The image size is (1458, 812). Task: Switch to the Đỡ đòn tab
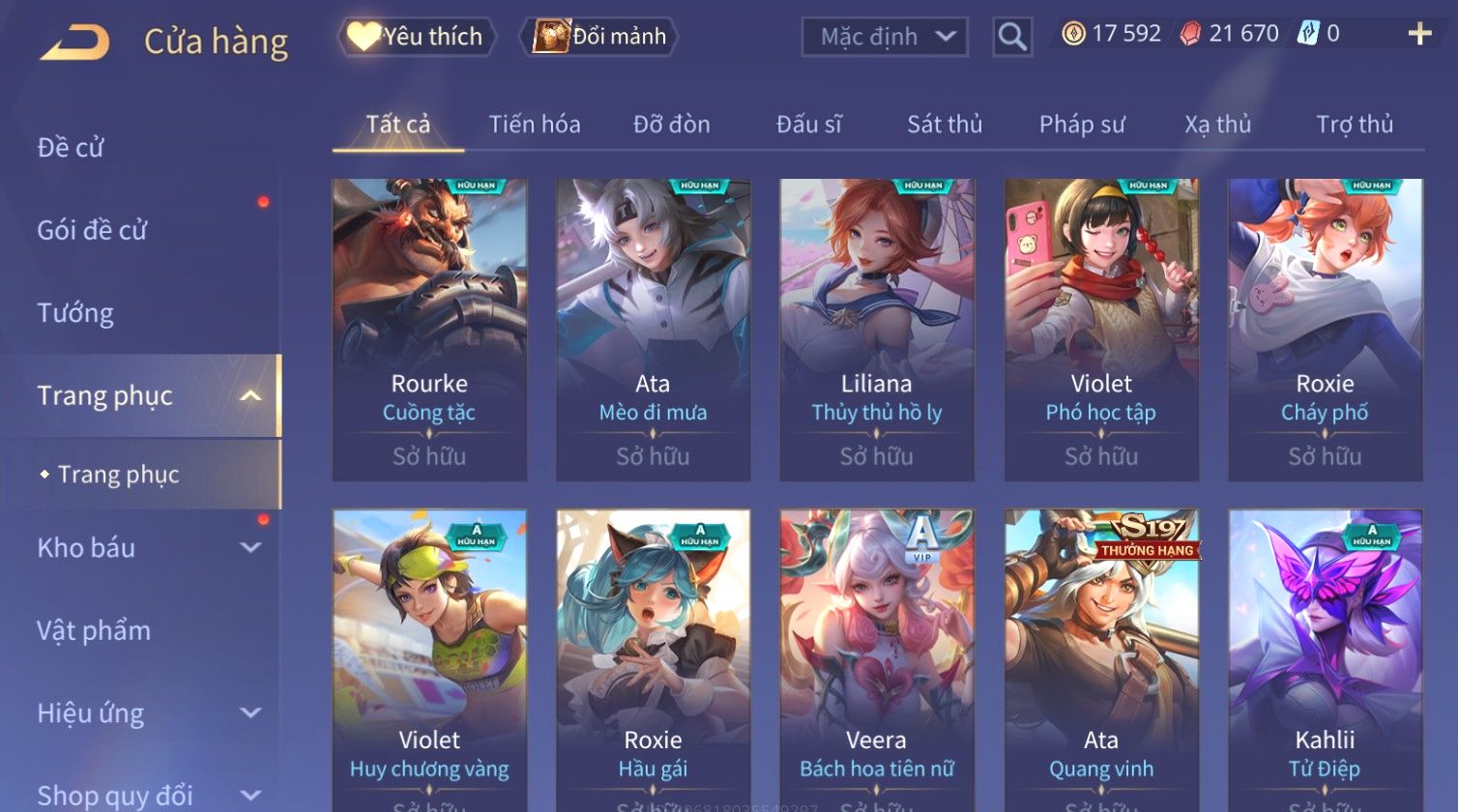(671, 125)
